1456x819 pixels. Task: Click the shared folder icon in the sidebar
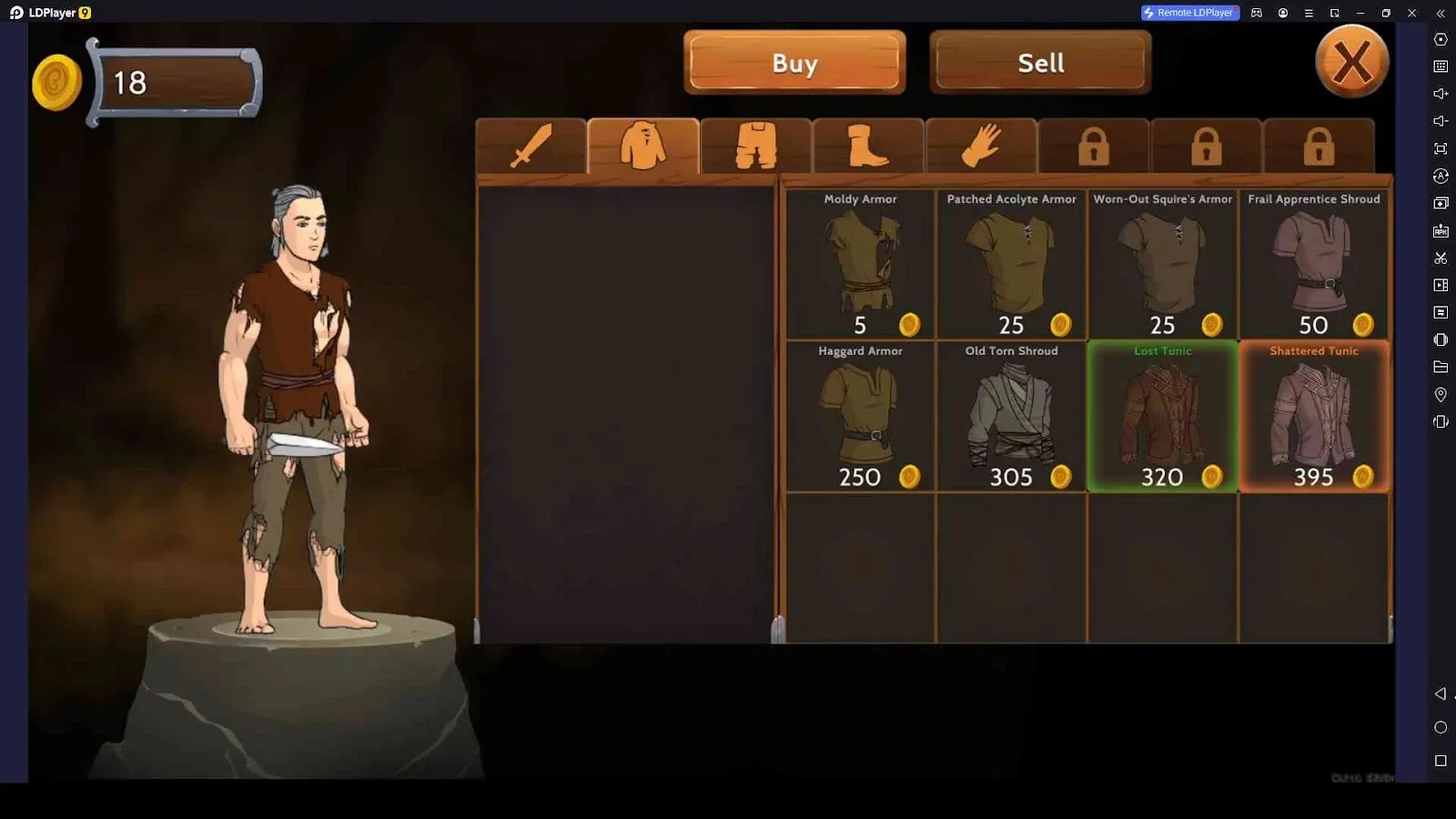click(1441, 367)
